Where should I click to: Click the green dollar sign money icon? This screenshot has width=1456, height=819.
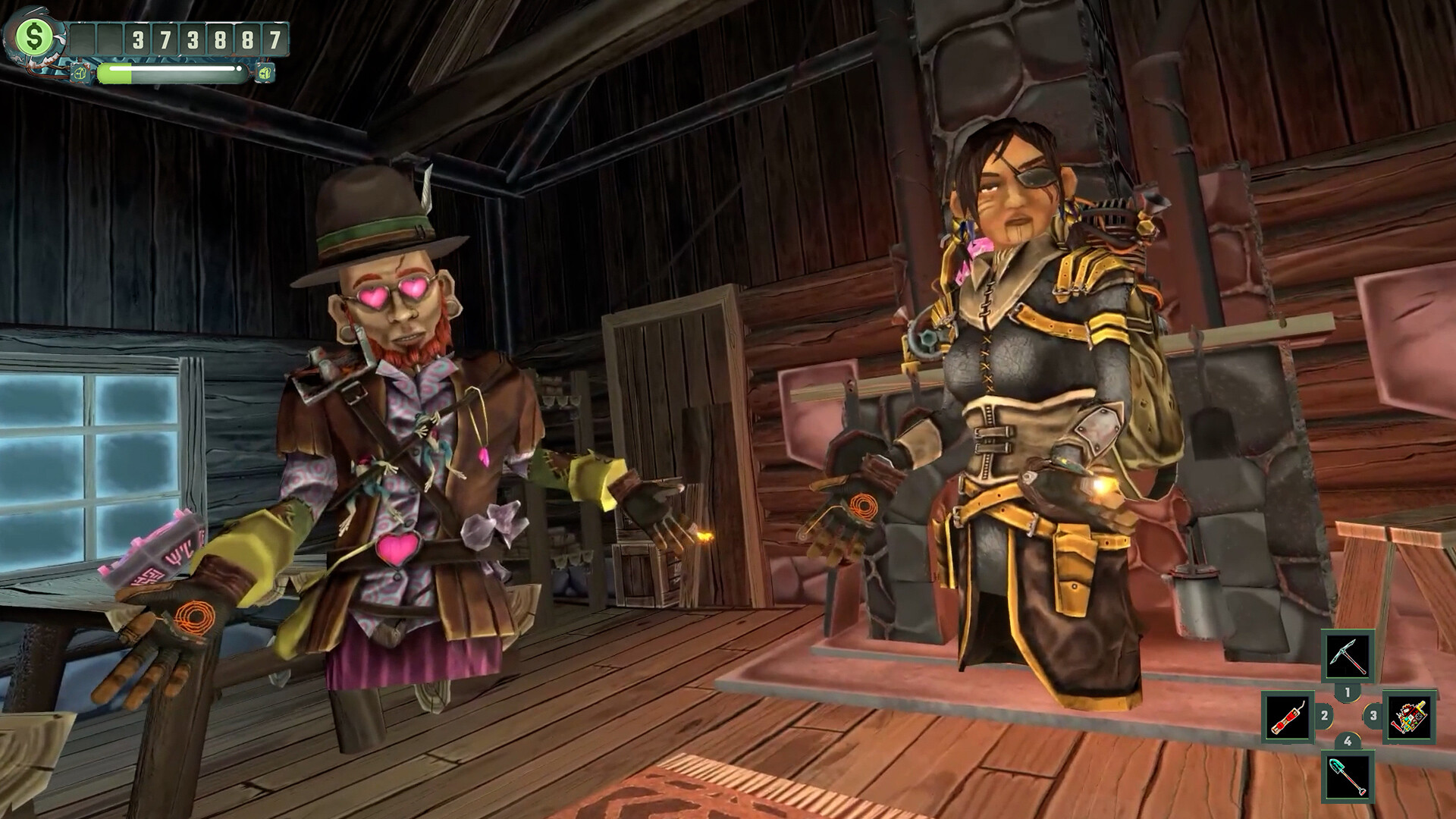[34, 36]
